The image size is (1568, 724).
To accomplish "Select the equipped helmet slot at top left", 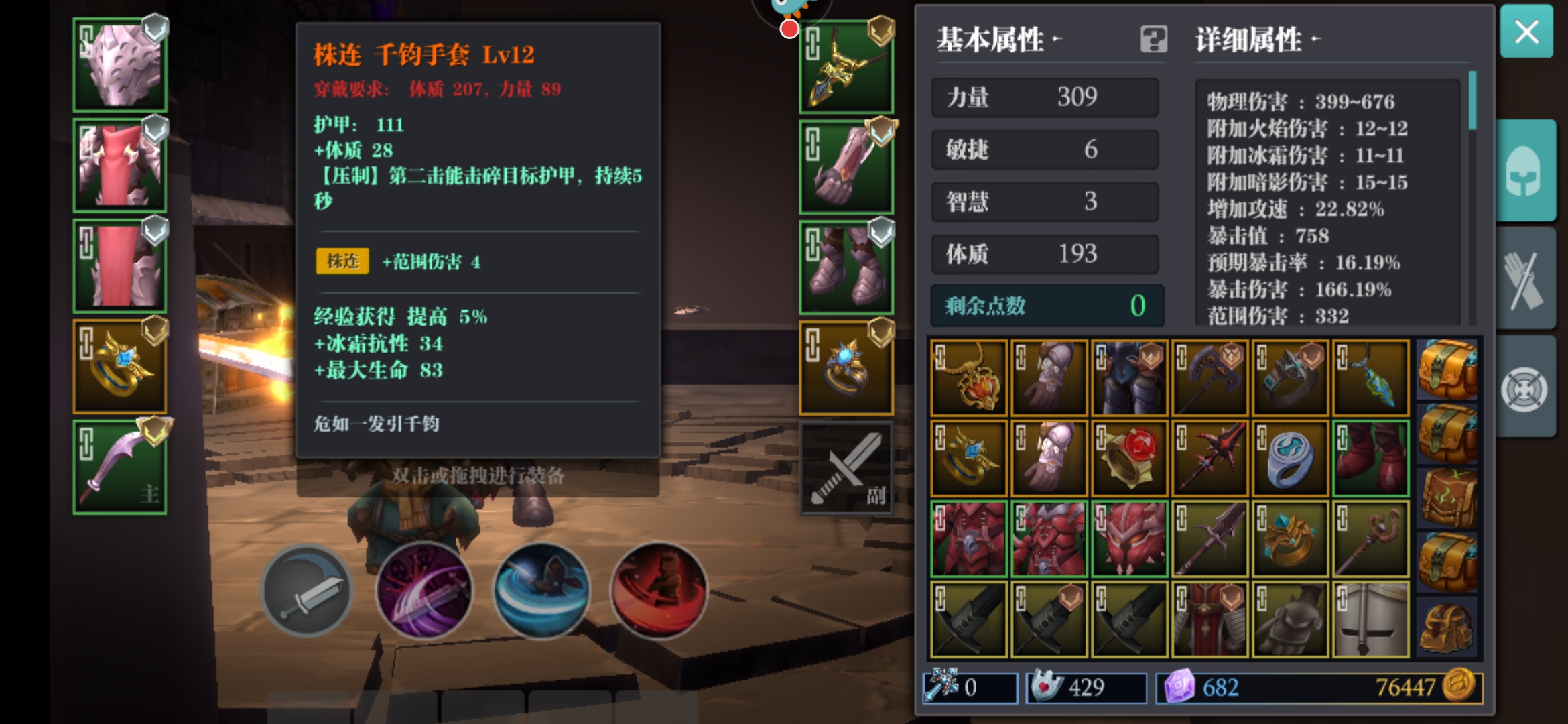I will click(x=119, y=64).
